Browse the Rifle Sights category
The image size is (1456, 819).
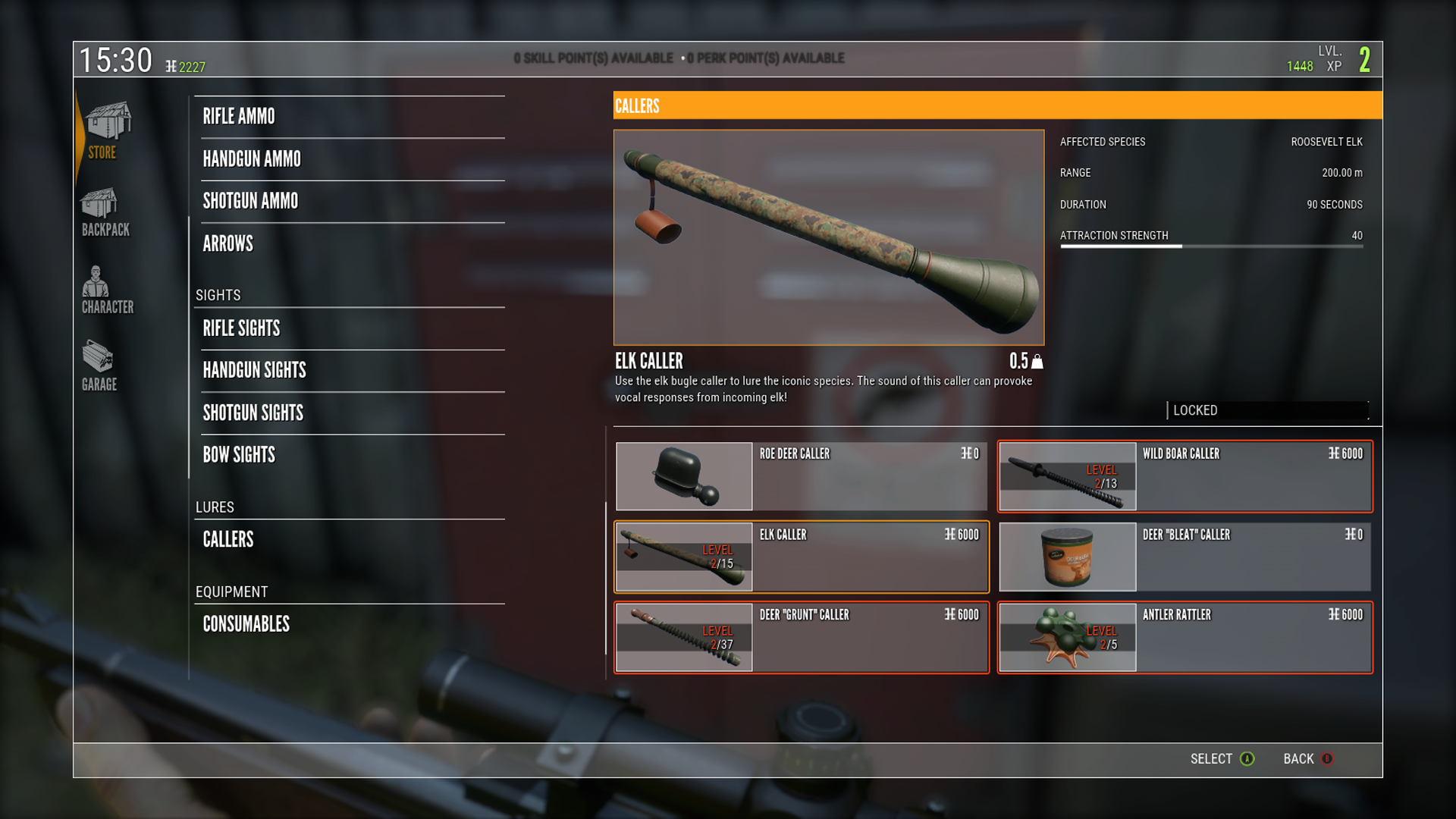pos(241,328)
